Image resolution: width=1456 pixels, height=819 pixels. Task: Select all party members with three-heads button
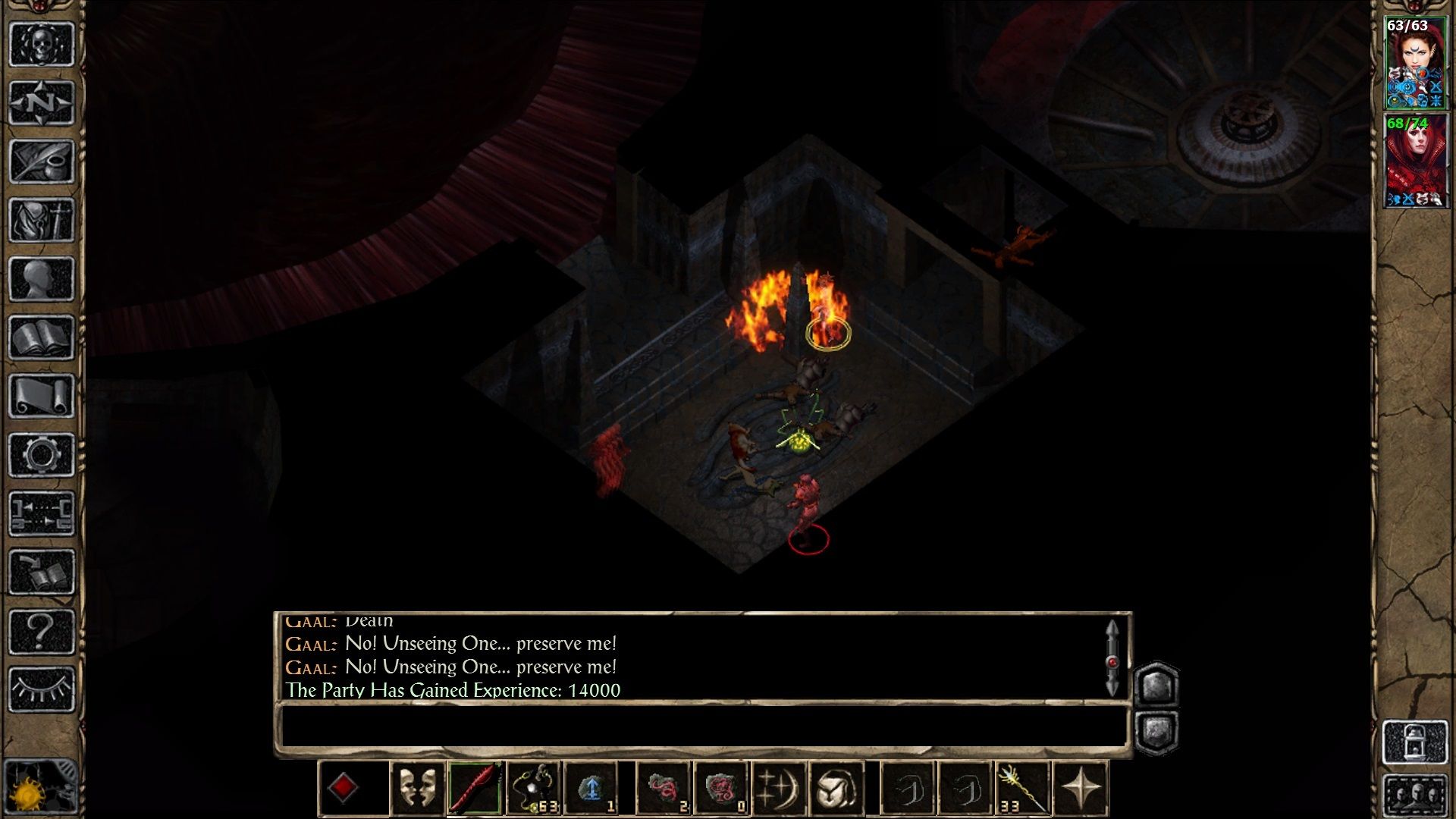coord(1415,796)
